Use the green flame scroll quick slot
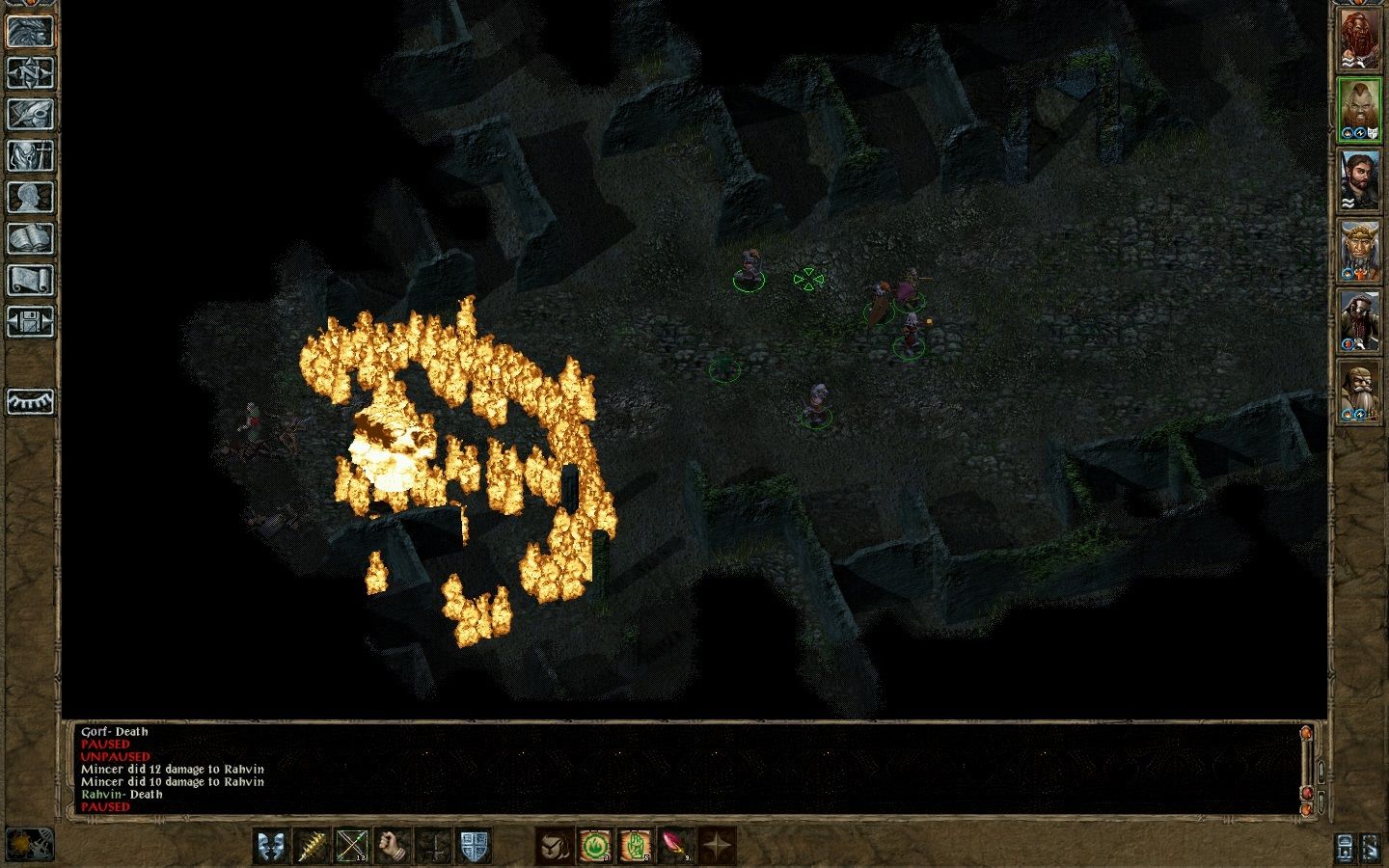This screenshot has width=1389, height=868. pos(595,846)
